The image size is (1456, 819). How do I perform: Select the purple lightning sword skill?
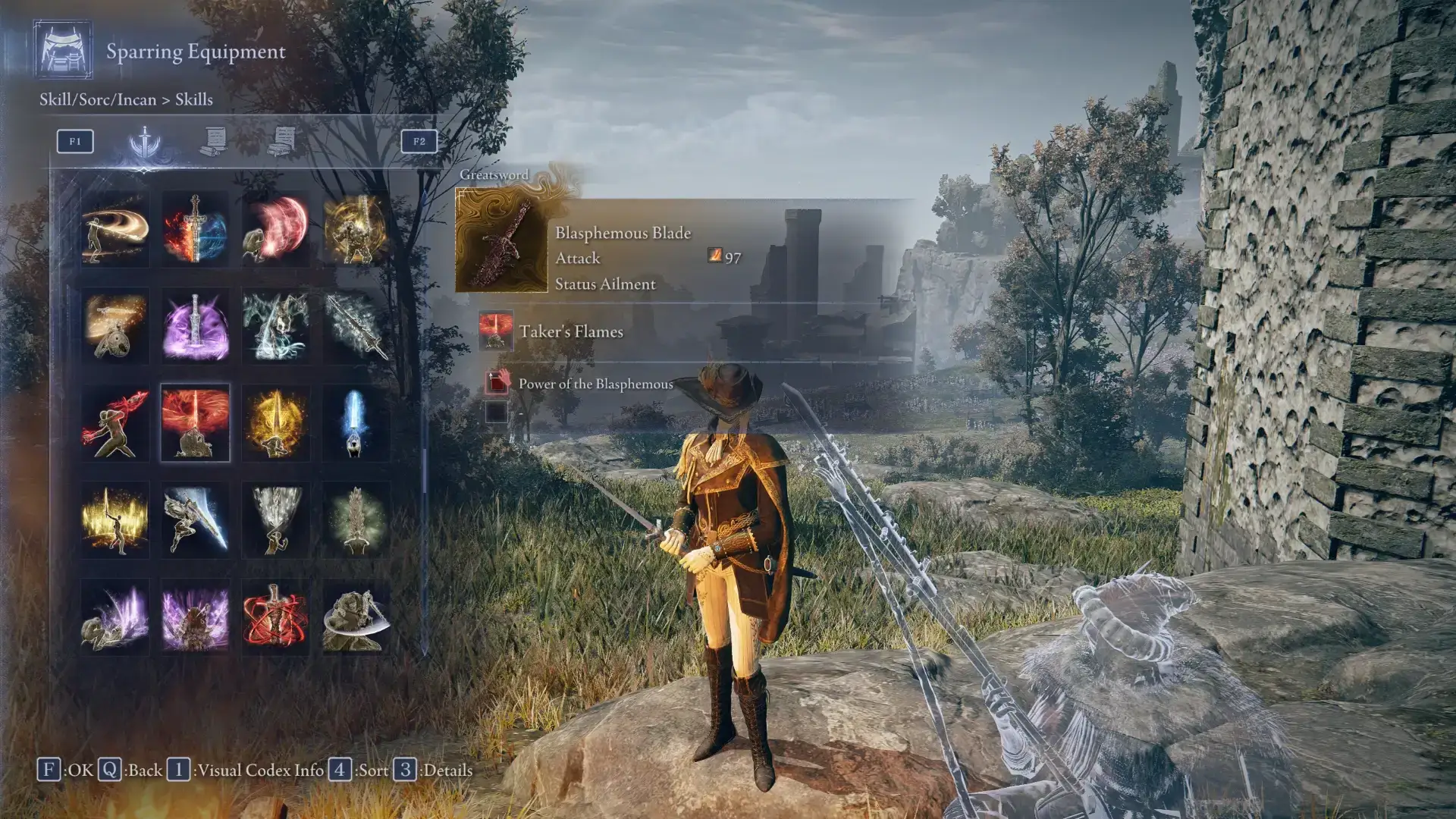coord(195,617)
